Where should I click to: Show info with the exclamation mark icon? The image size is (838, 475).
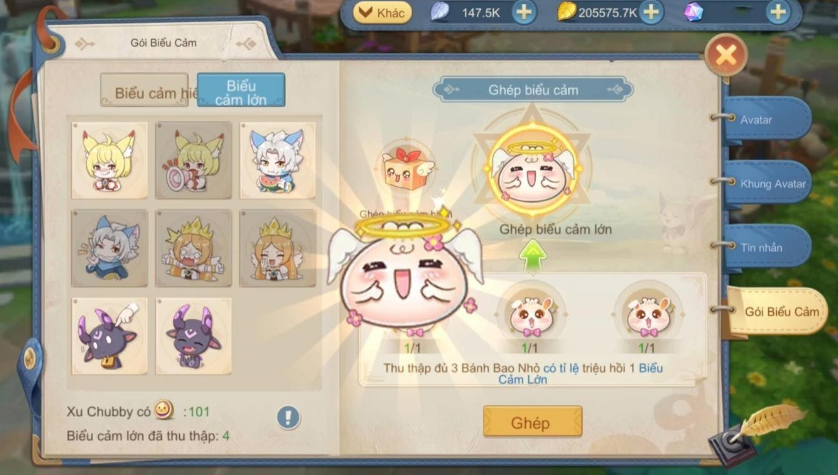pyautogui.click(x=289, y=416)
